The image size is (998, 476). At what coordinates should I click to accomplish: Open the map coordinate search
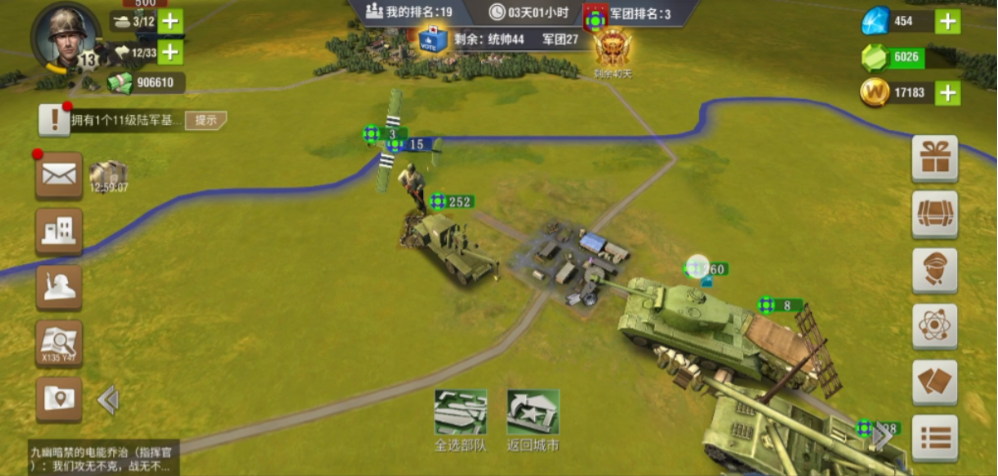pyautogui.click(x=59, y=344)
